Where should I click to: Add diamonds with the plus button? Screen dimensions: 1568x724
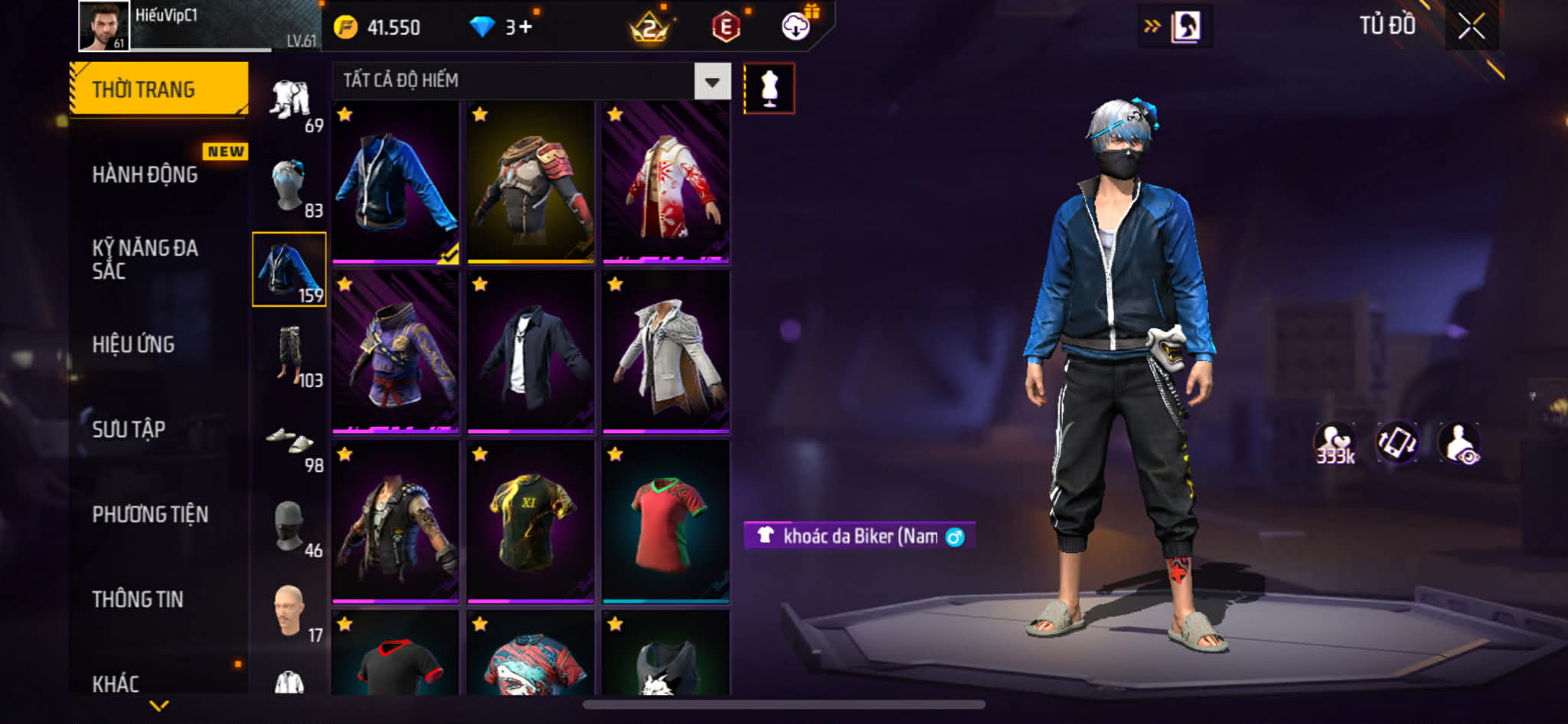(524, 28)
